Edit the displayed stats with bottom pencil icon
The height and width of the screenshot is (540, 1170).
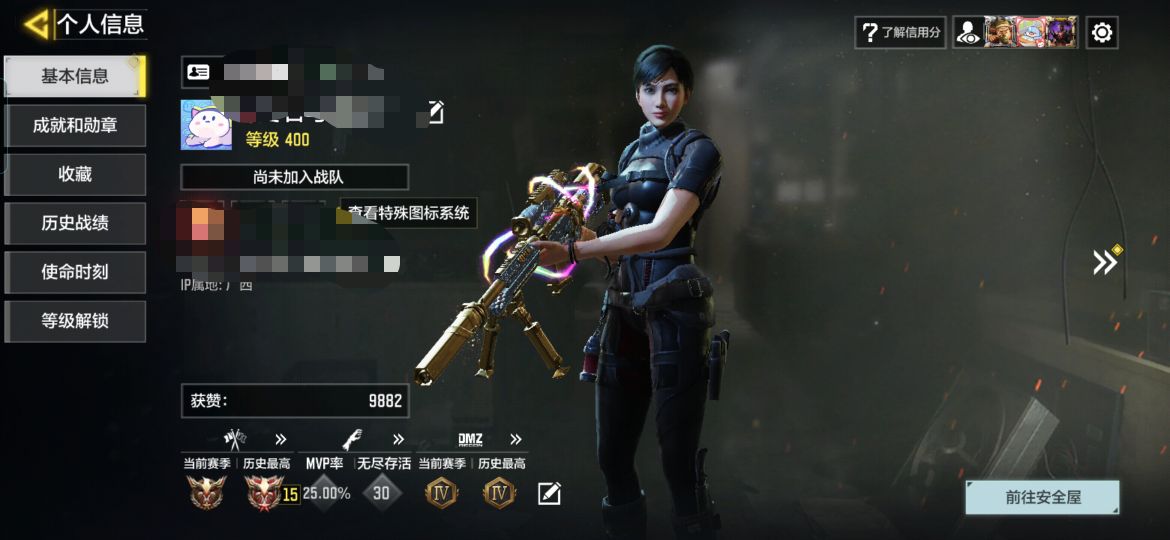[x=549, y=493]
